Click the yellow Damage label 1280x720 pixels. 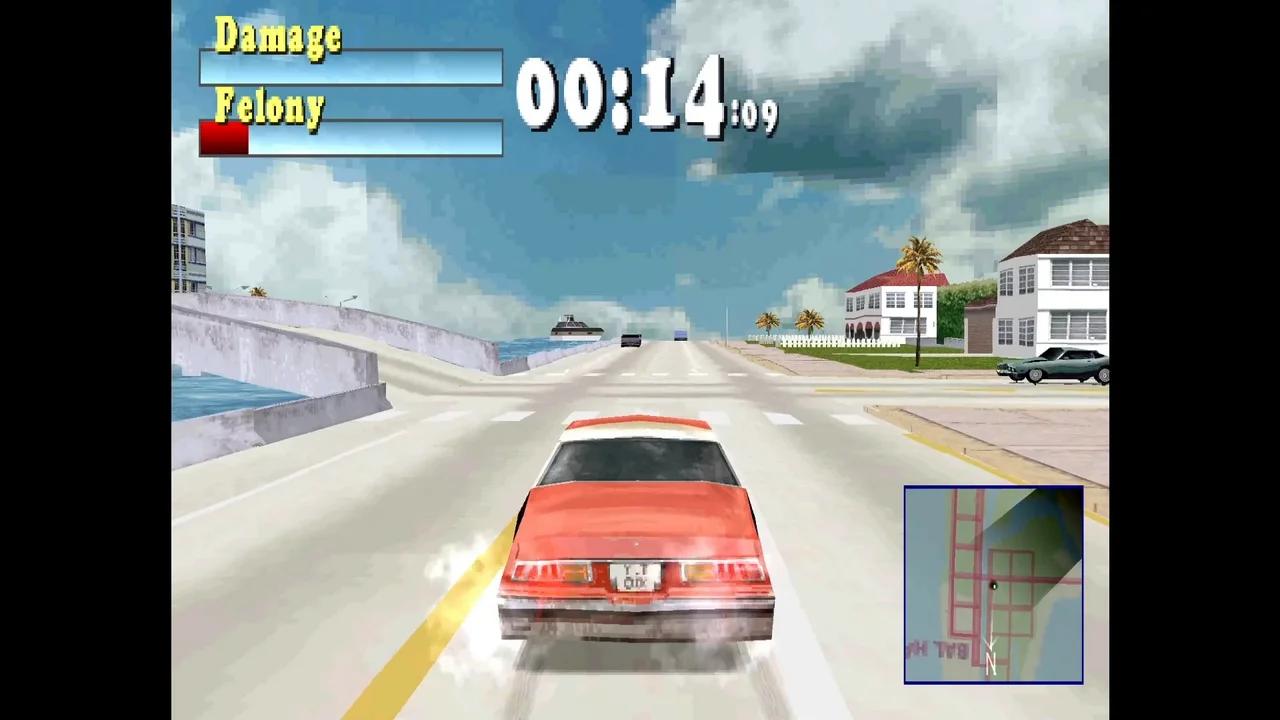[x=279, y=36]
